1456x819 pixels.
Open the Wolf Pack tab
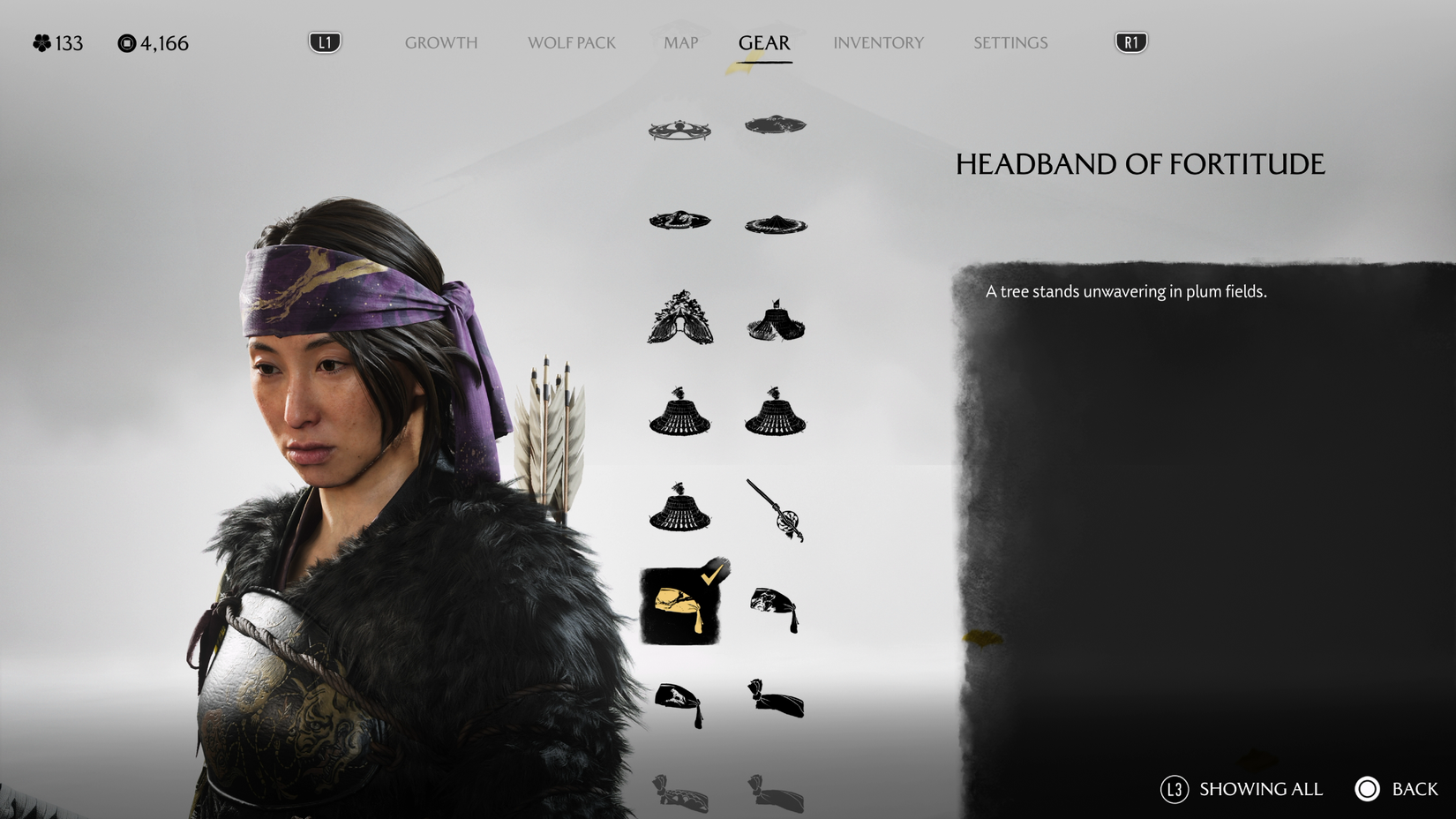pos(572,42)
